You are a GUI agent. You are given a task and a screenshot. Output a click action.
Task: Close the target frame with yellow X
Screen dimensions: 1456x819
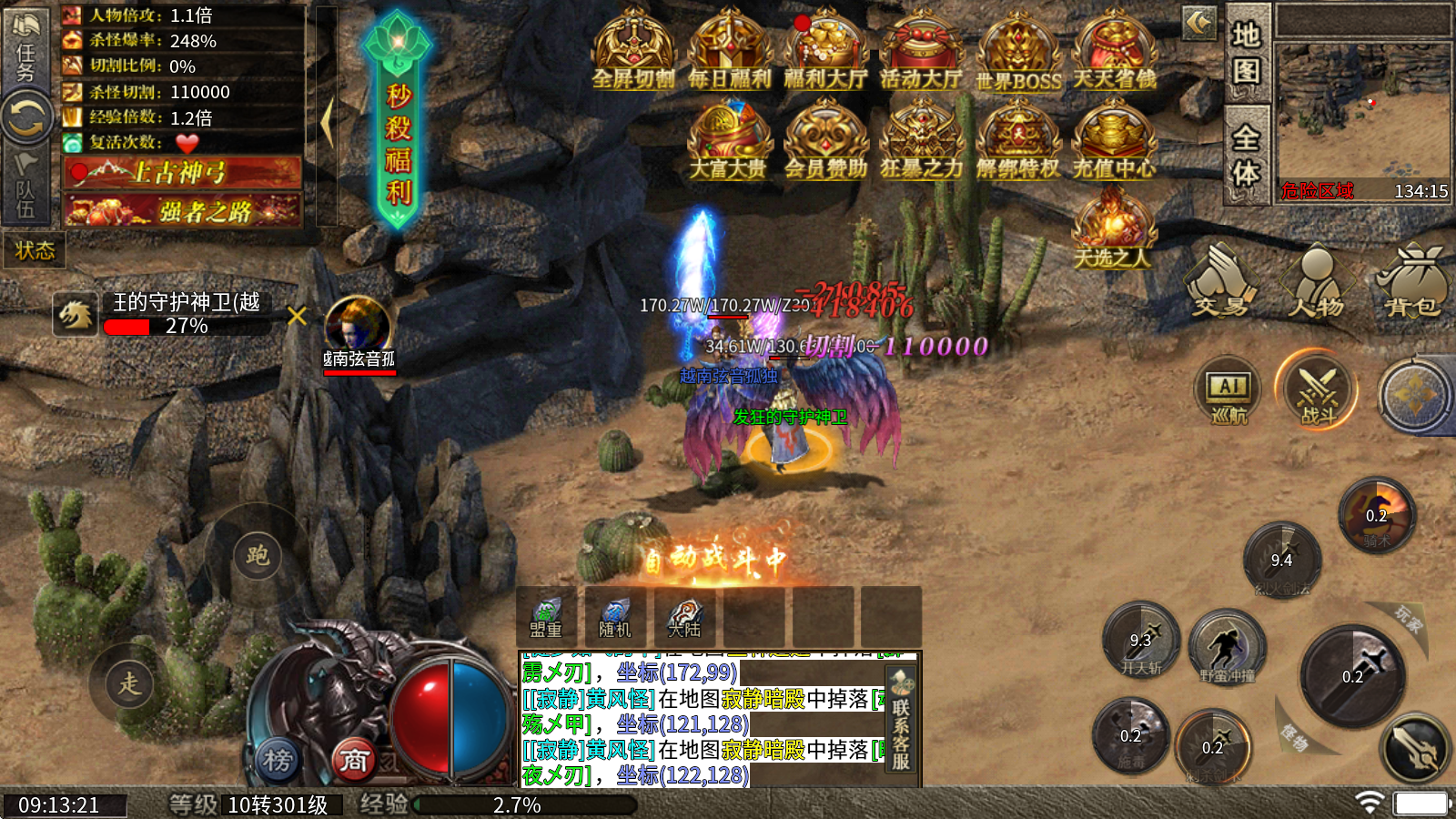(x=297, y=316)
